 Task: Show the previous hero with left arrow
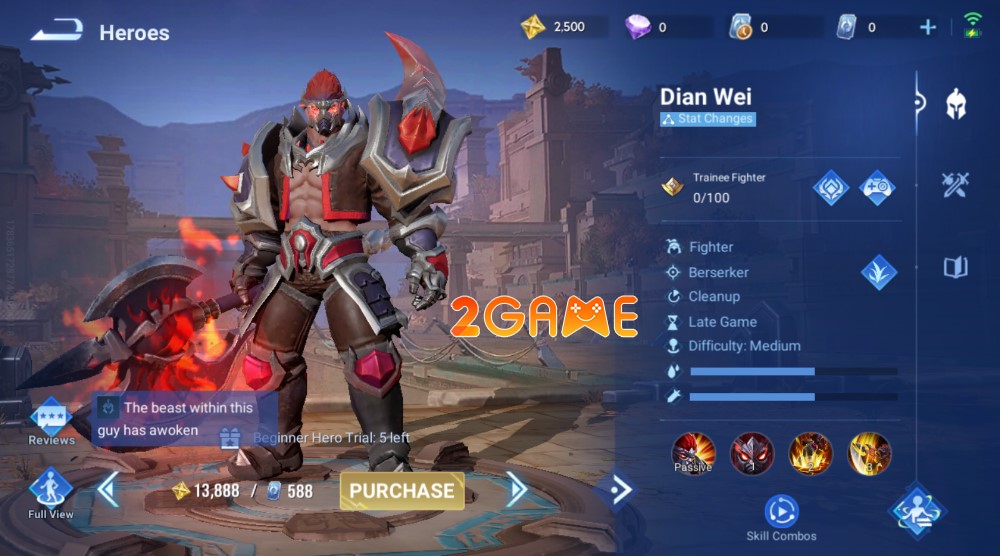(108, 489)
